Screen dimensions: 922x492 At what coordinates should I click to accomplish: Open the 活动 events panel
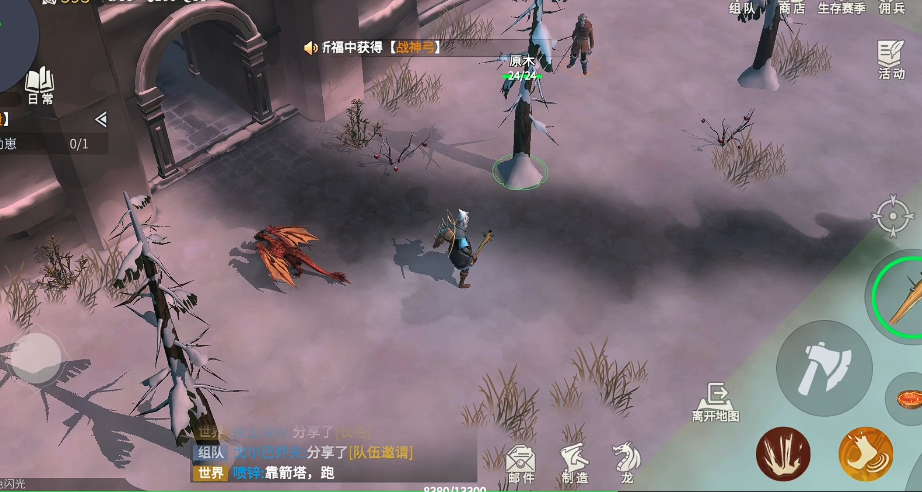coord(891,60)
